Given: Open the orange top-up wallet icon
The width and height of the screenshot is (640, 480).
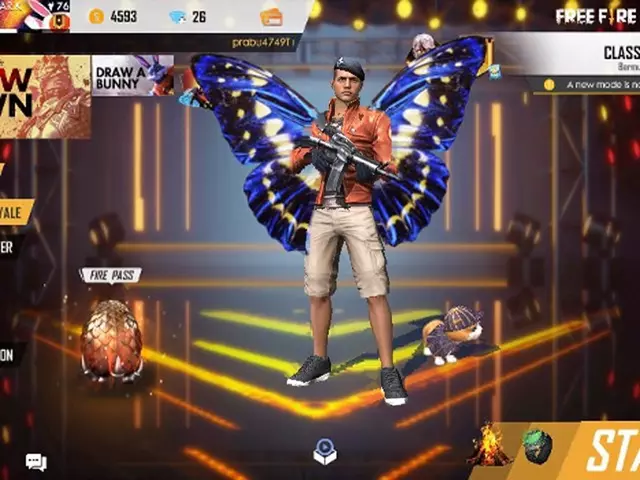Looking at the screenshot, I should [x=271, y=16].
